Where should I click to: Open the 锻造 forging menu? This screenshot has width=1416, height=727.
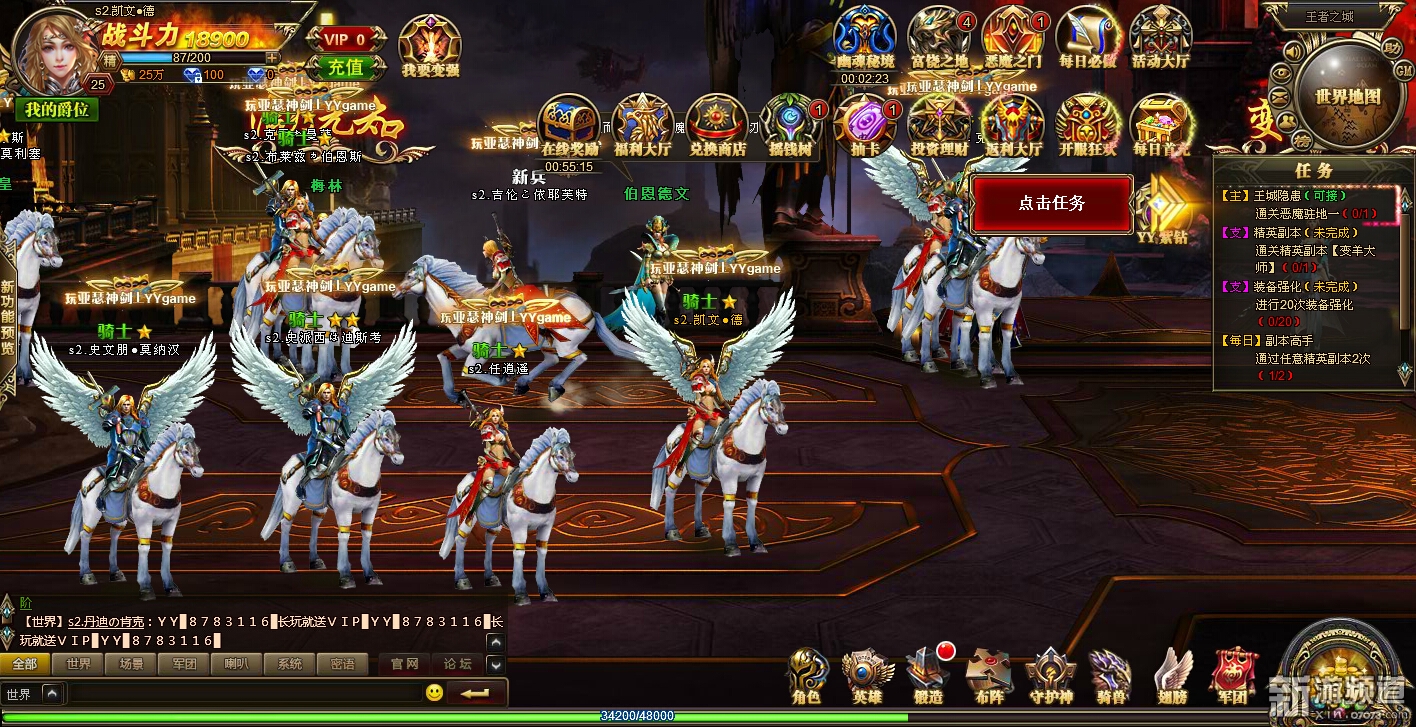coord(928,675)
